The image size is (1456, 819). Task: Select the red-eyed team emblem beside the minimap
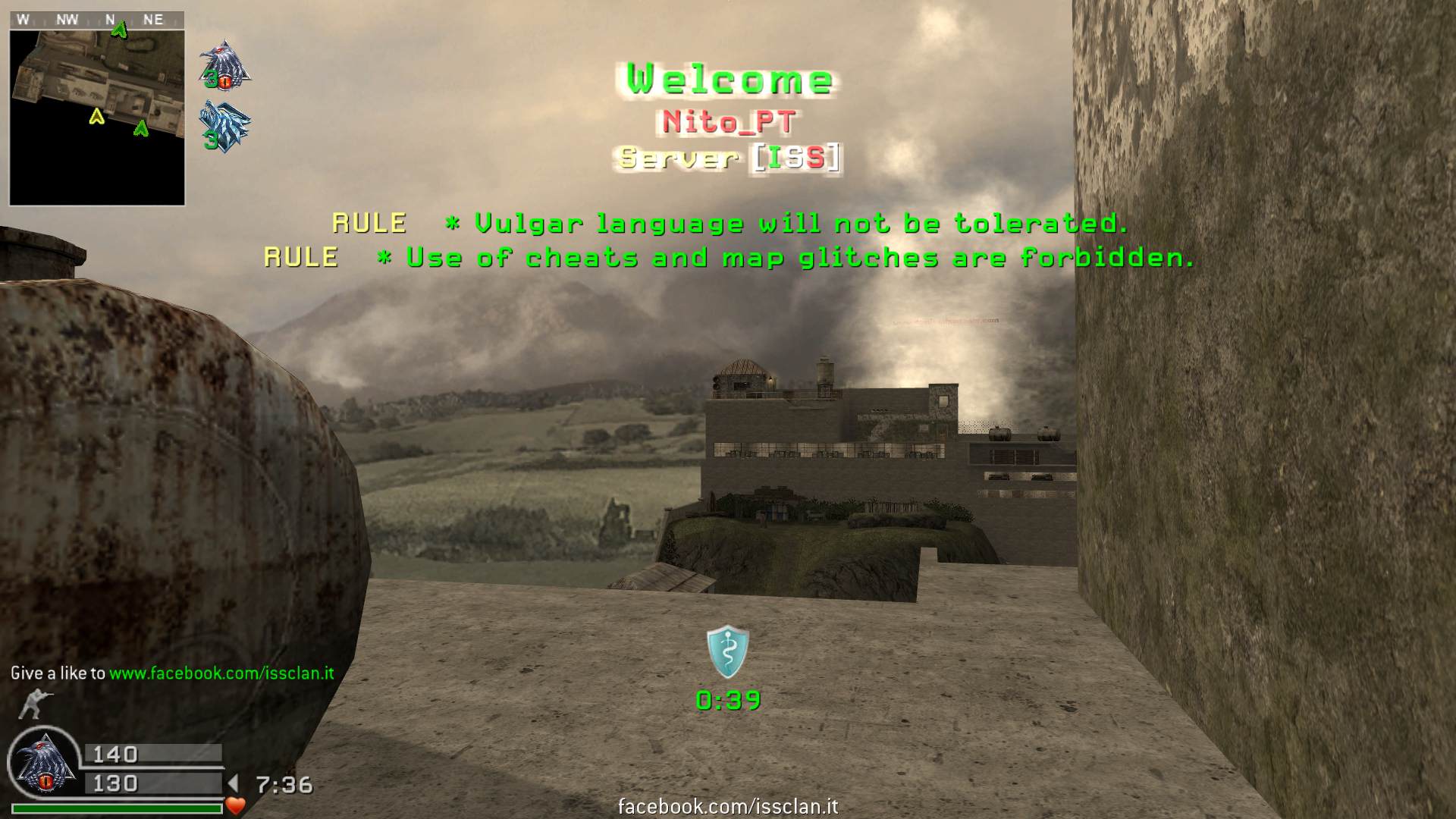point(224,64)
